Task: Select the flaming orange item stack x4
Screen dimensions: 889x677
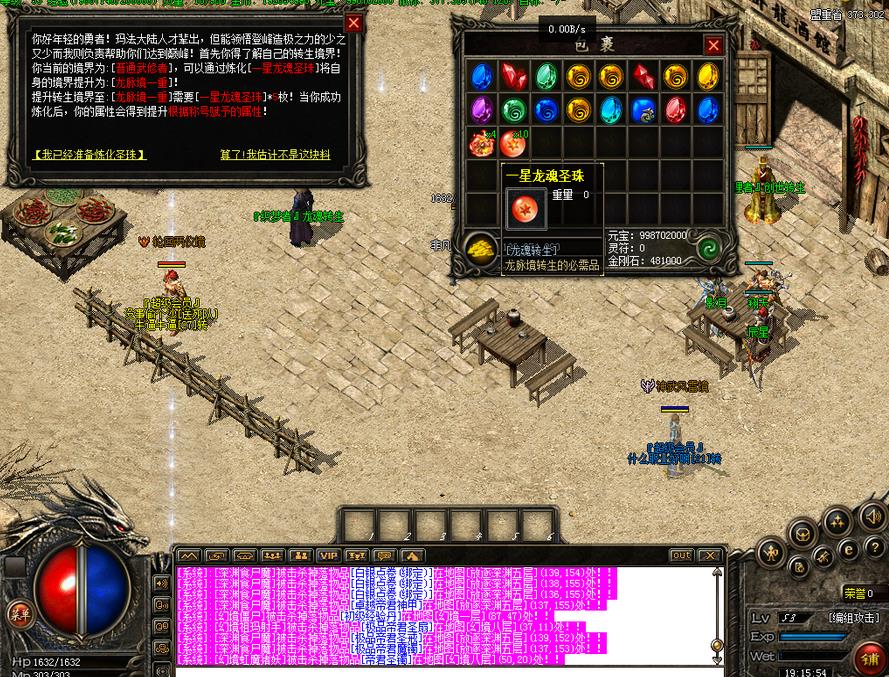Action: pos(482,144)
